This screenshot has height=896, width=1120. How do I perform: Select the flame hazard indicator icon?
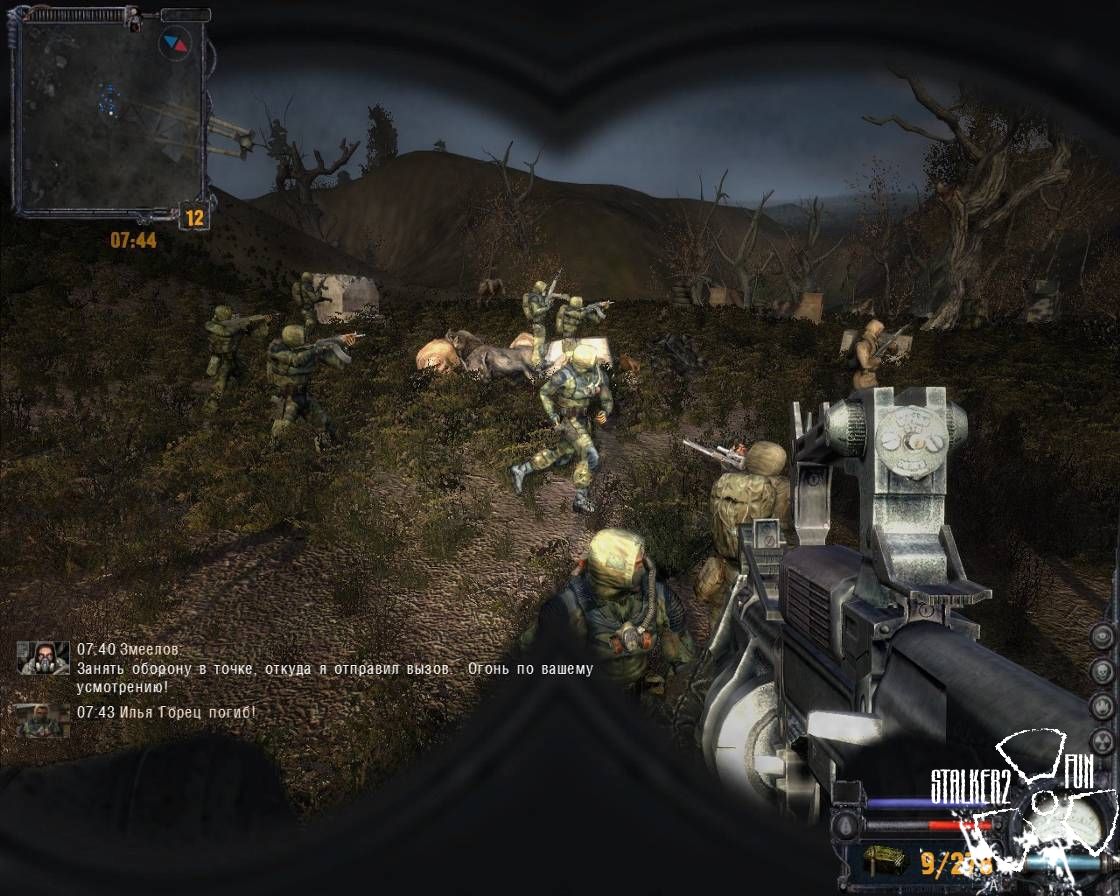click(1101, 705)
